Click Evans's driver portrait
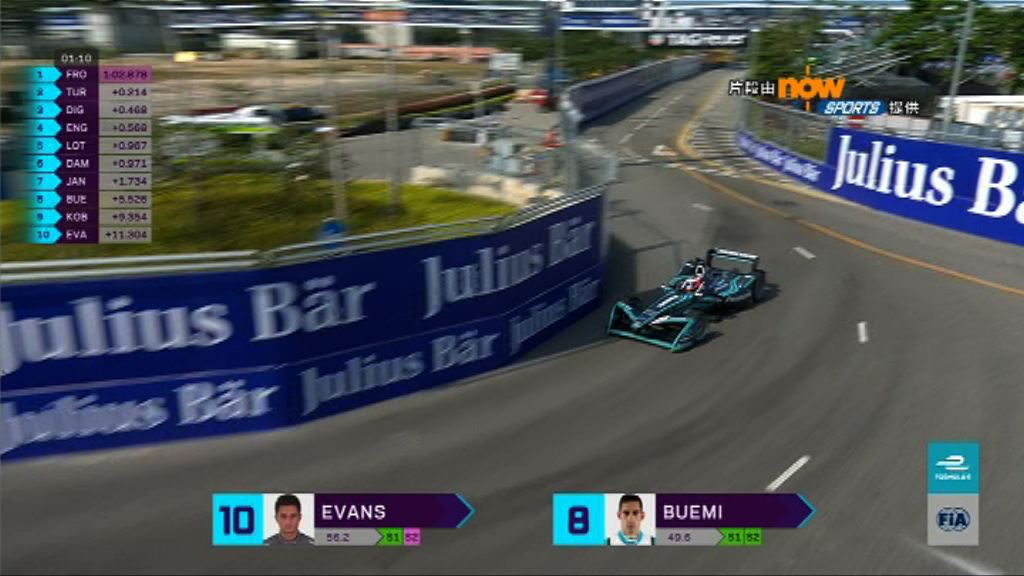Viewport: 1024px width, 576px height. [288, 519]
